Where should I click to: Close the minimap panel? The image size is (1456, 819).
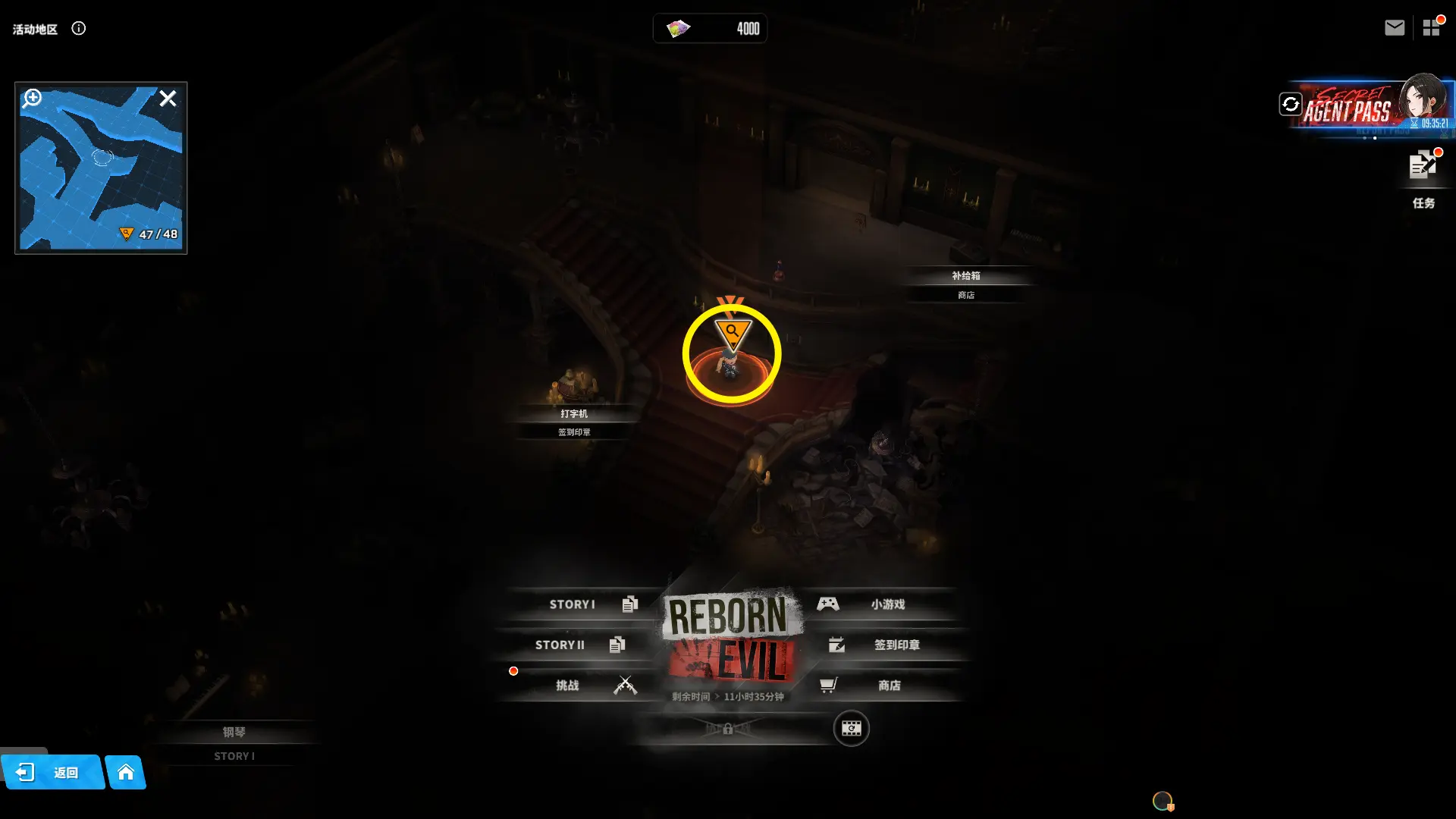(168, 99)
